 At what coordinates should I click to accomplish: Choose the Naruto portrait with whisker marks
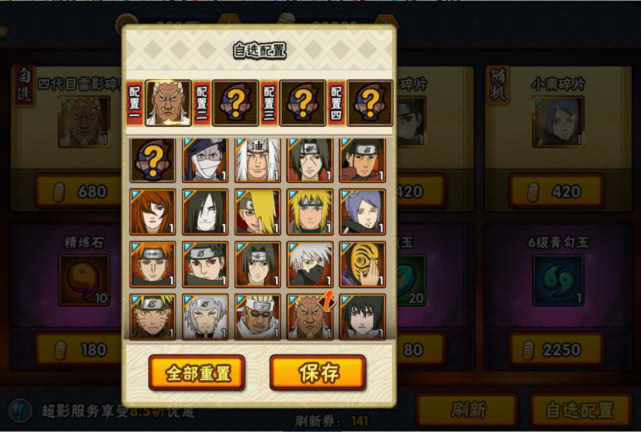(153, 315)
